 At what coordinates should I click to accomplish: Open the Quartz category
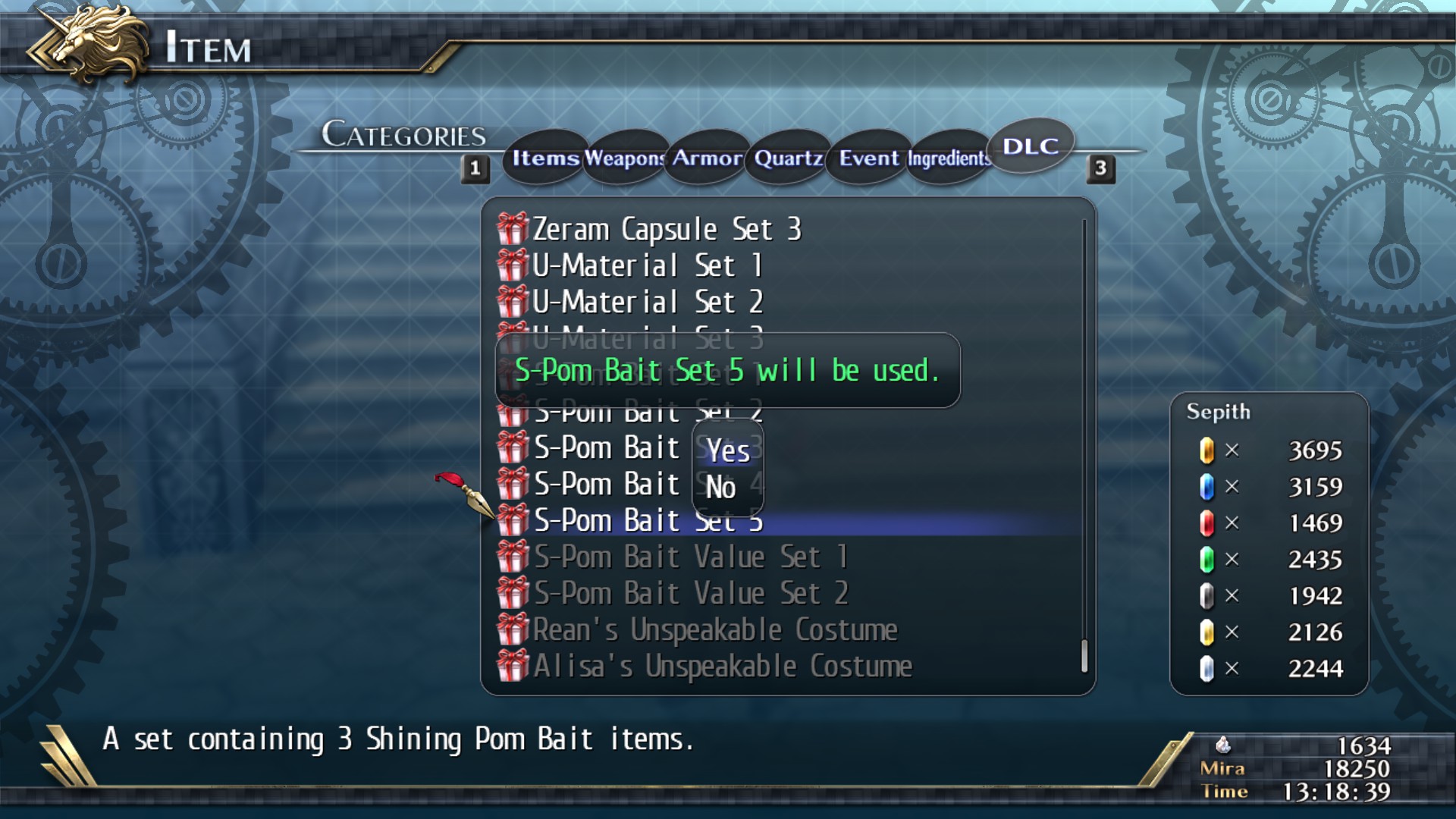coord(787,158)
